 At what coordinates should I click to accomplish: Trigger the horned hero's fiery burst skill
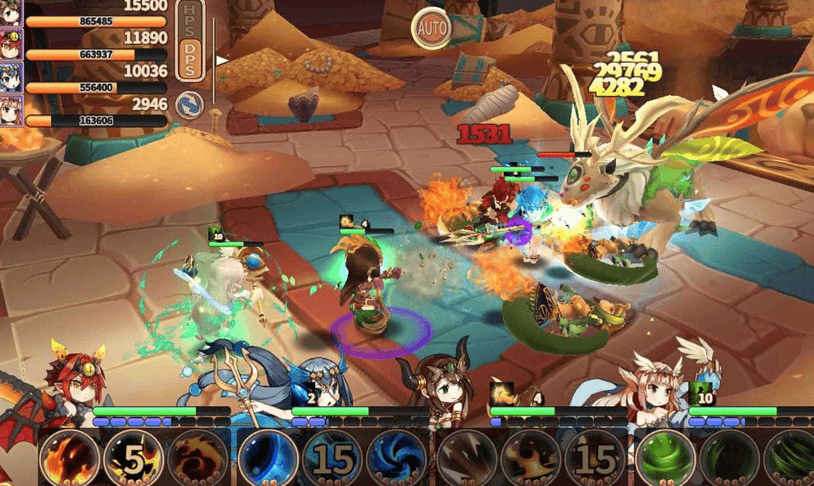(x=530, y=458)
